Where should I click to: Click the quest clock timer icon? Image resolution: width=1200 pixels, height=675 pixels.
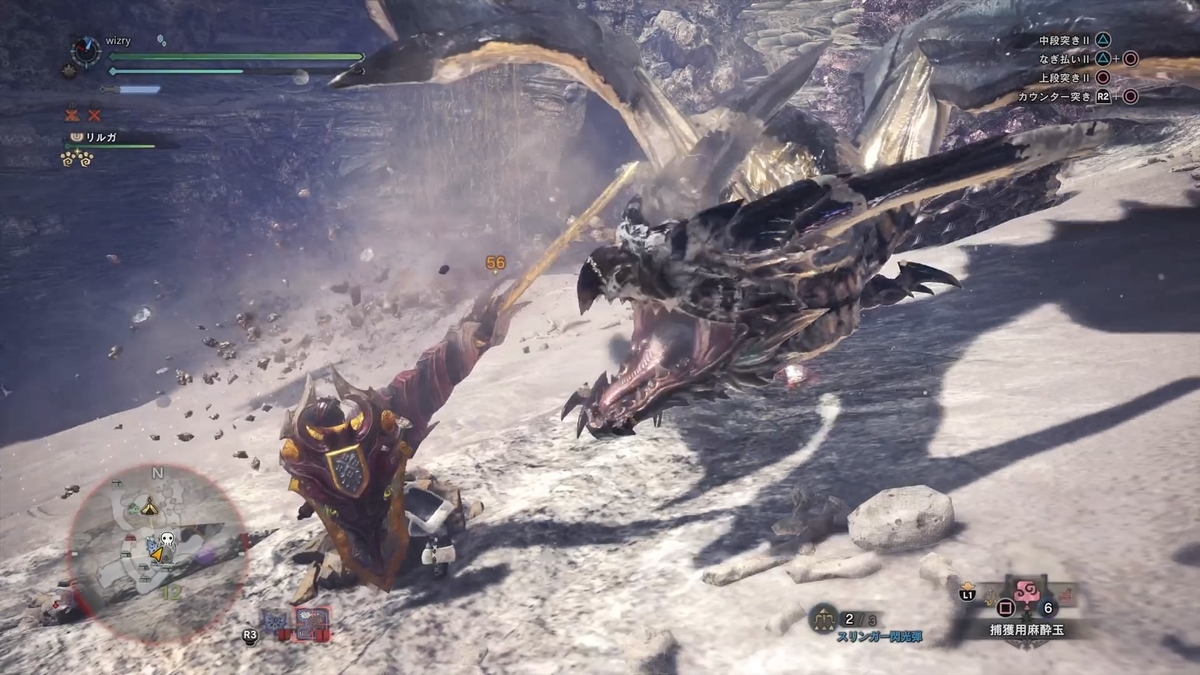tap(88, 50)
